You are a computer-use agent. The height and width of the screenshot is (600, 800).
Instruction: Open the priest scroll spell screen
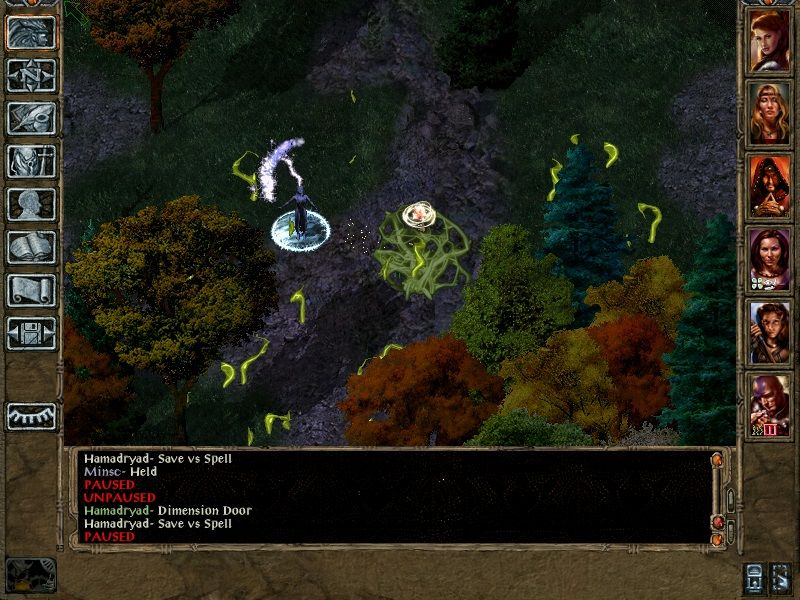(31, 290)
